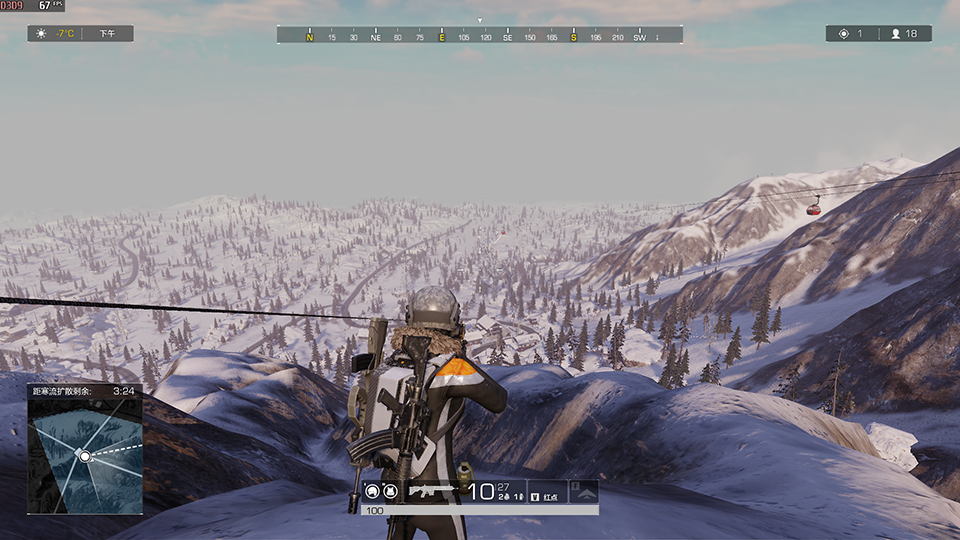Click the body armor vest icon
This screenshot has height=540, width=960.
390,491
